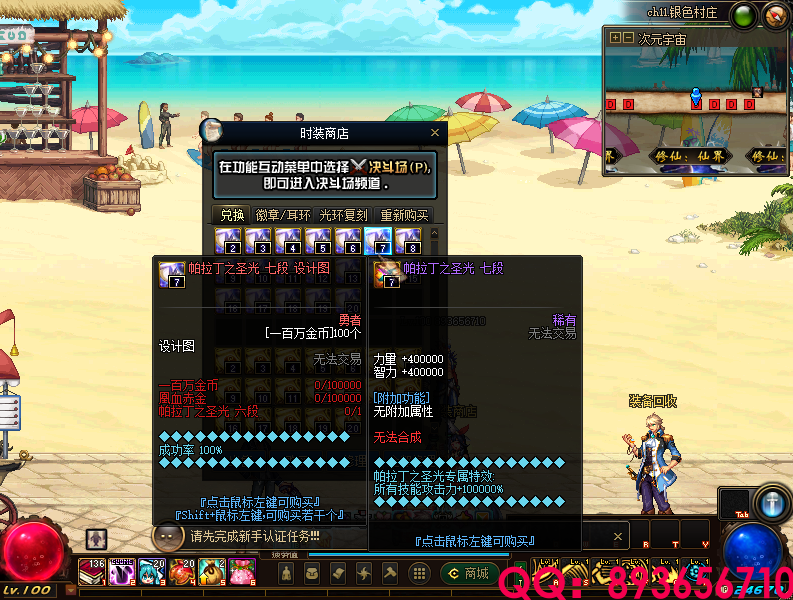Zoom in the minimap with the plus button
Image resolution: width=793 pixels, height=600 pixels.
(615, 39)
